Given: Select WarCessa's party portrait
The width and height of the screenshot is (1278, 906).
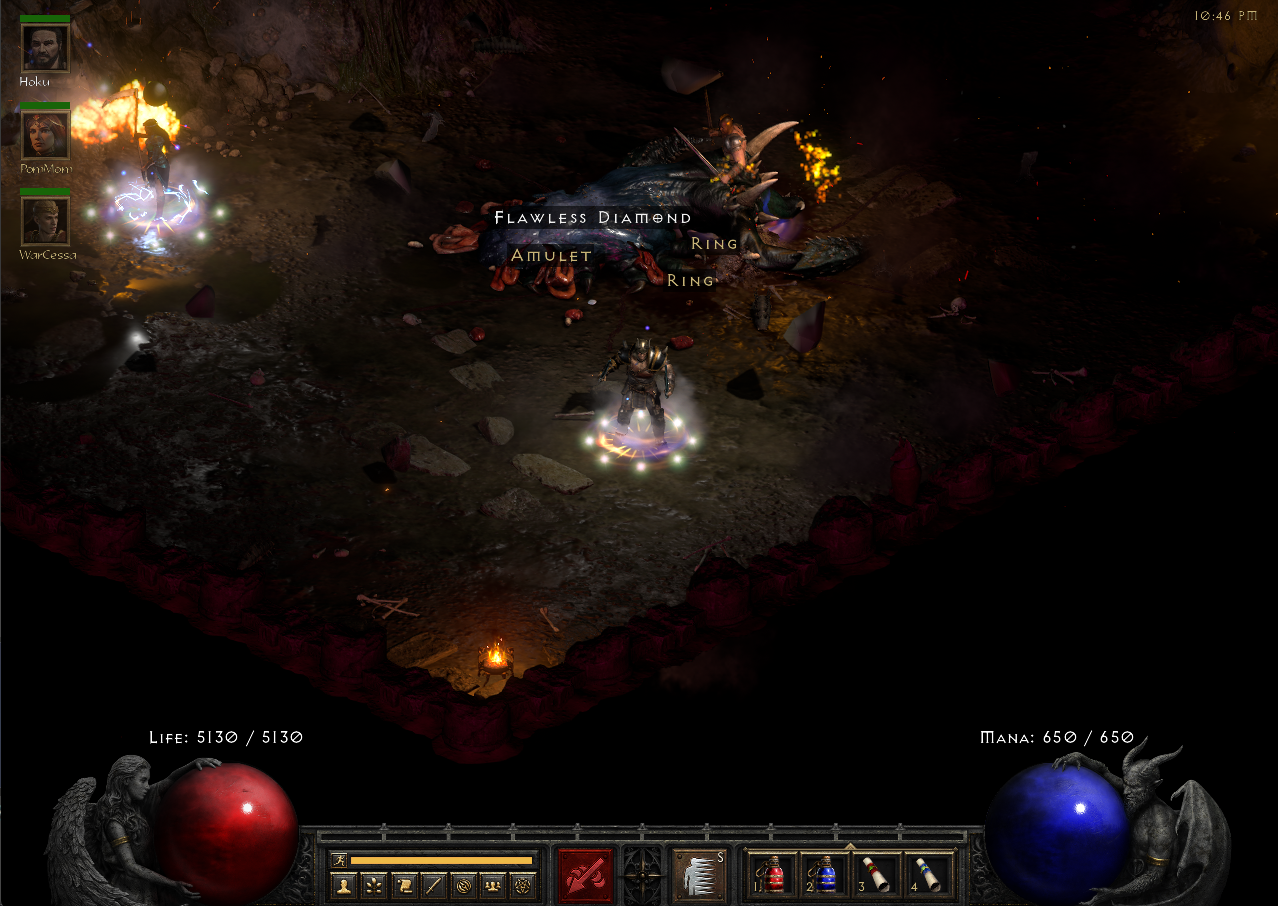Looking at the screenshot, I should [x=45, y=221].
